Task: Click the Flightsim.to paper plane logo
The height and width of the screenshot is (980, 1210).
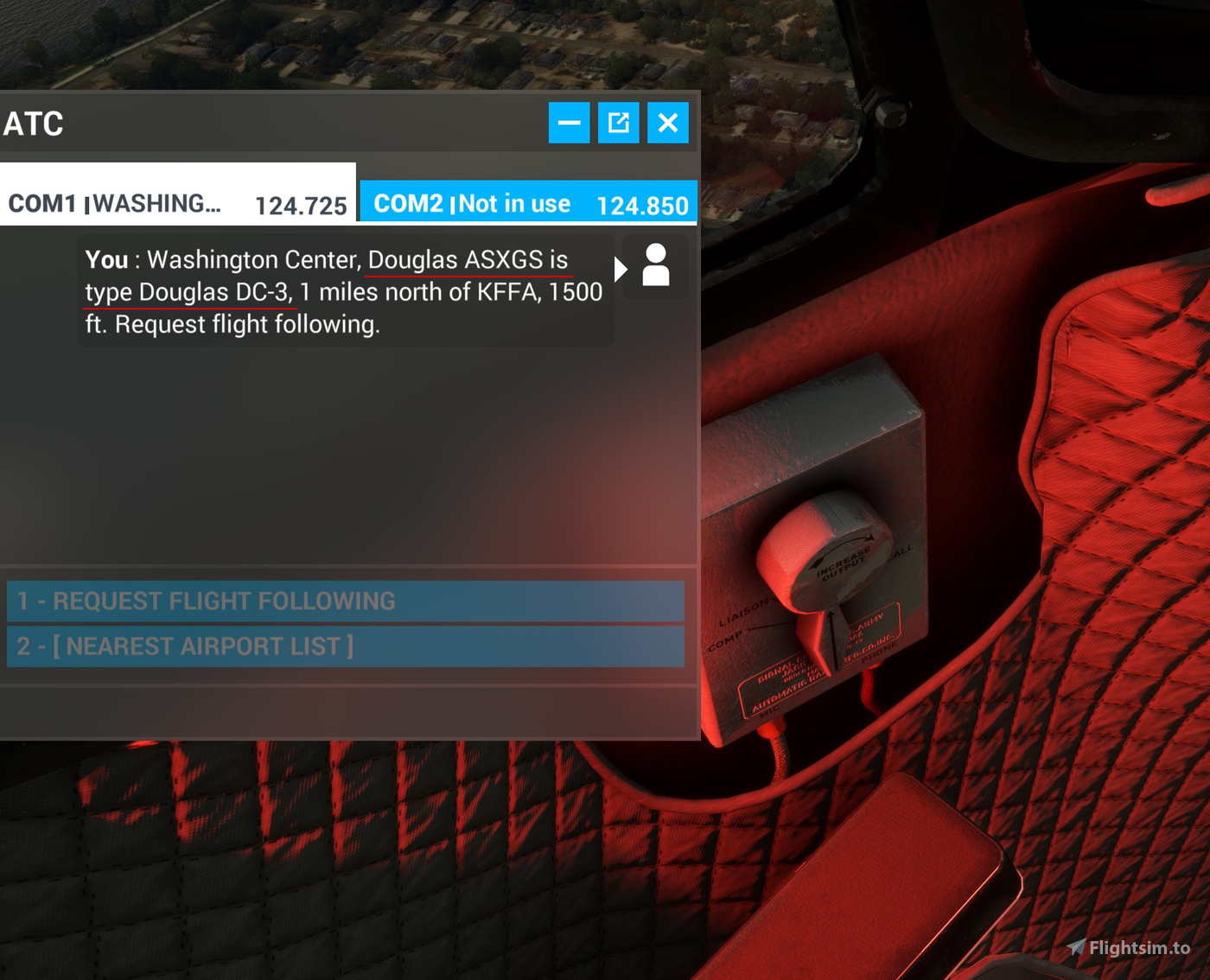Action: (x=1077, y=946)
